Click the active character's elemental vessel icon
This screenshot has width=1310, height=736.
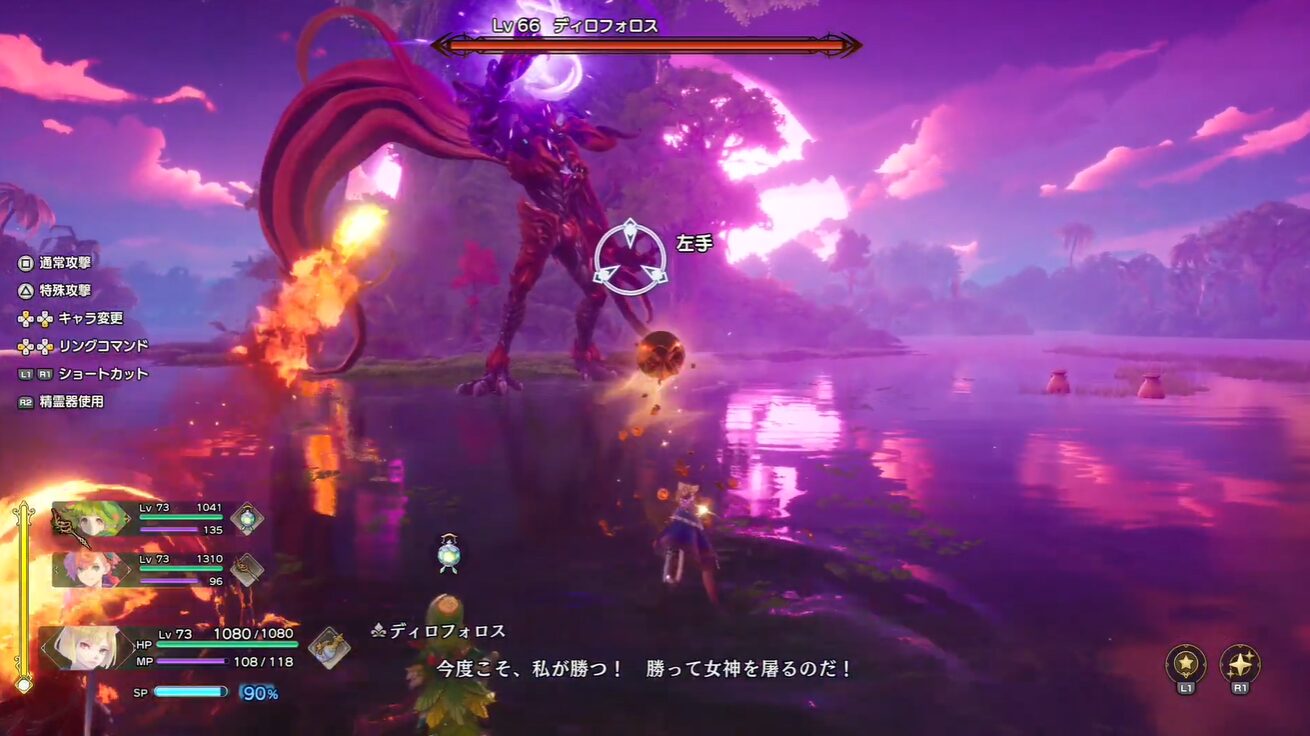(329, 647)
